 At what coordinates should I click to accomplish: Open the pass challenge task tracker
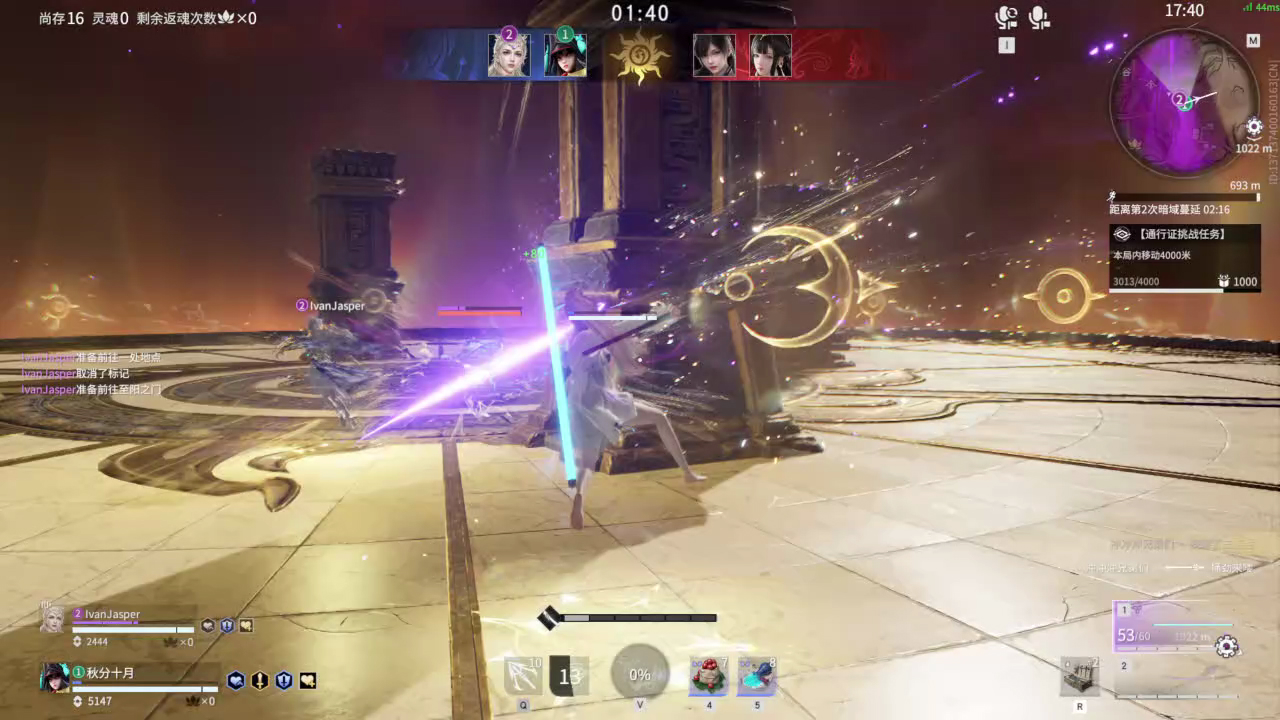tap(1185, 234)
